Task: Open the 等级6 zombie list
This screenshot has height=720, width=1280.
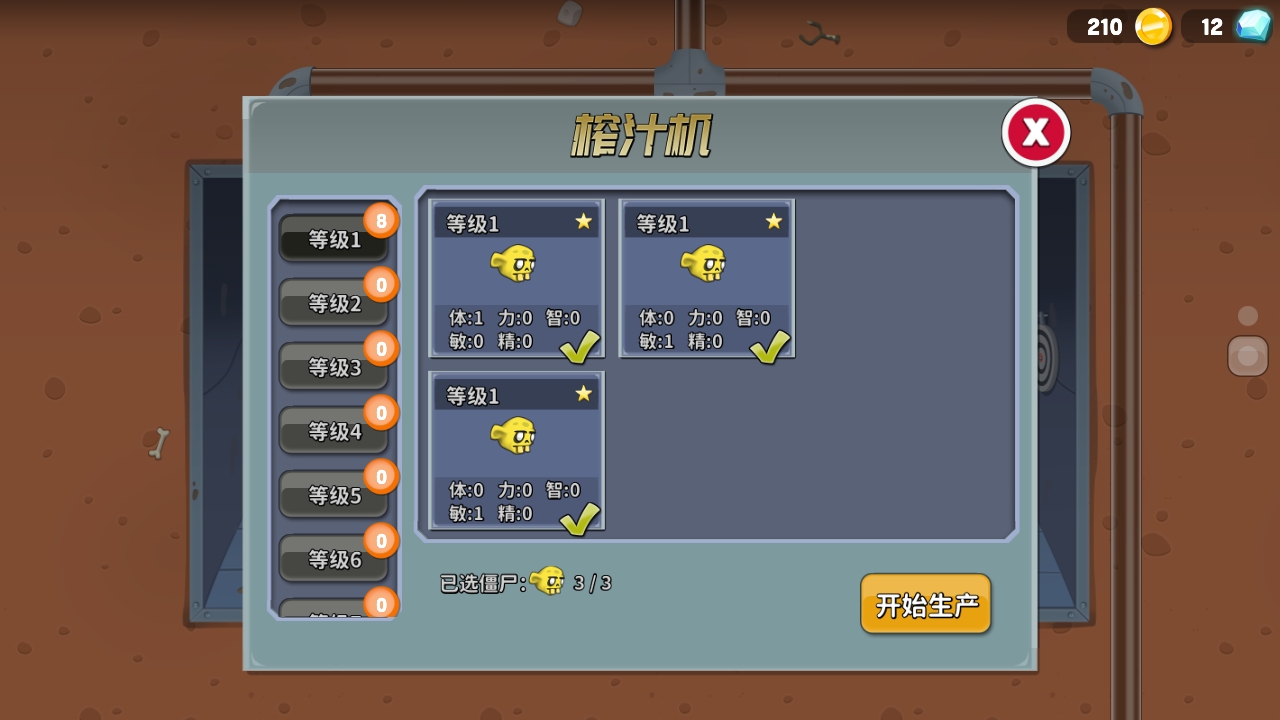Action: (x=334, y=560)
